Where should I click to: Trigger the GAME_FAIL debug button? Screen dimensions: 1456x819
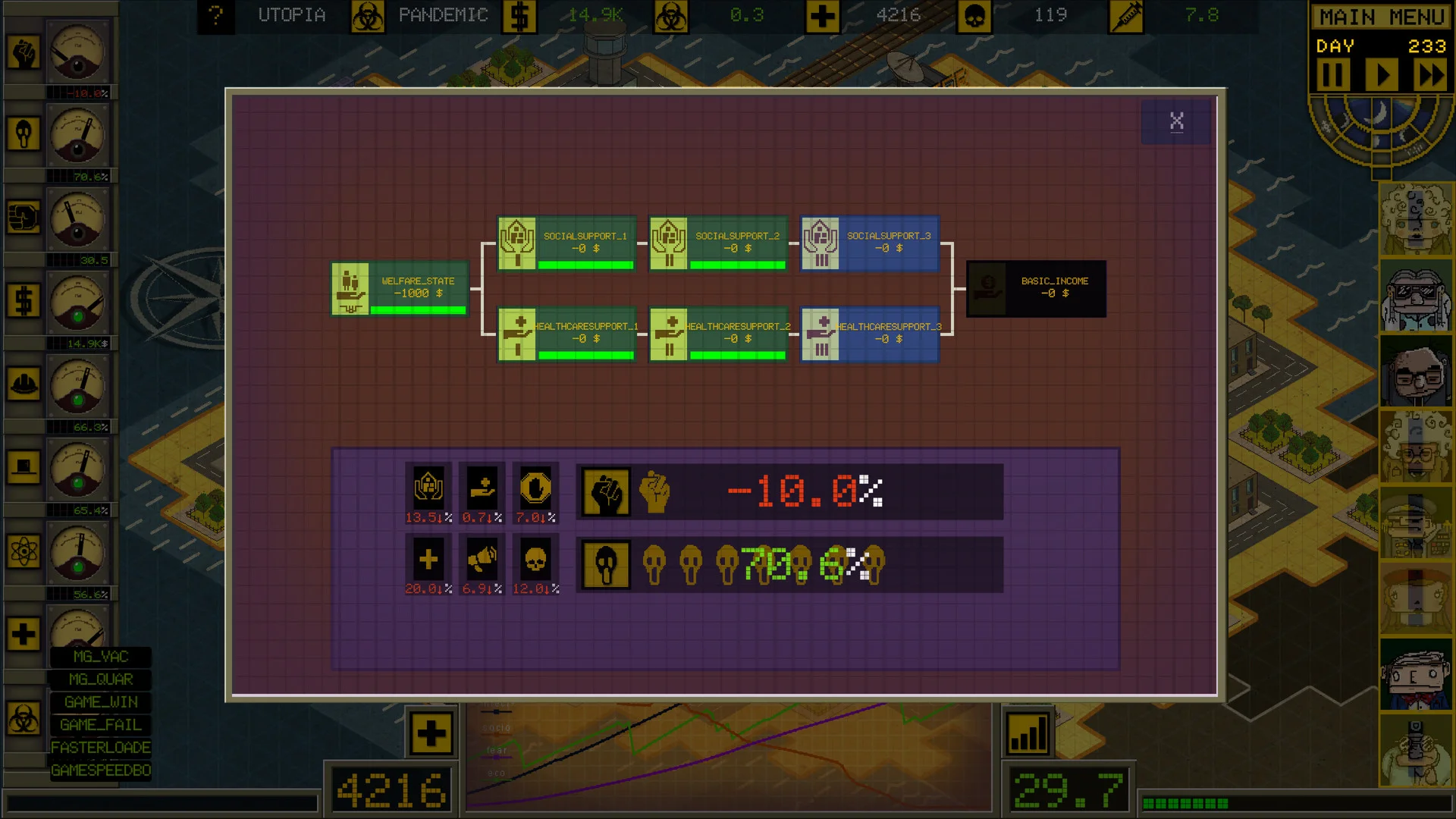pyautogui.click(x=101, y=725)
